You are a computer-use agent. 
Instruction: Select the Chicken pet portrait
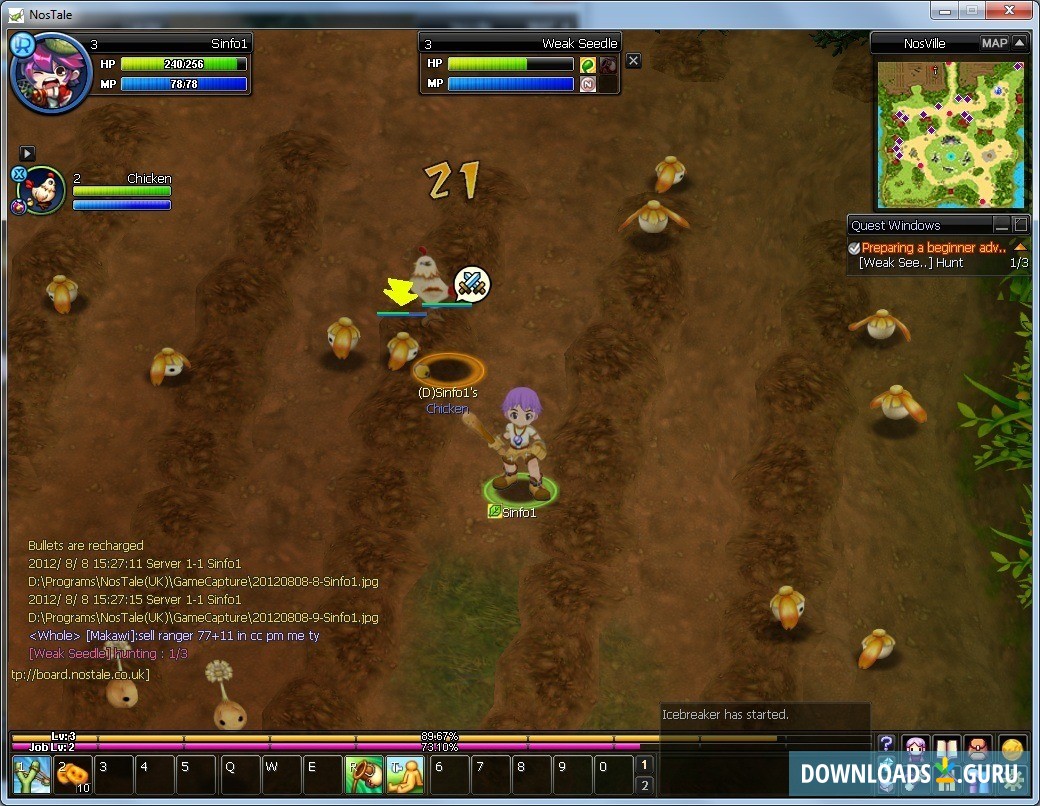coord(42,190)
